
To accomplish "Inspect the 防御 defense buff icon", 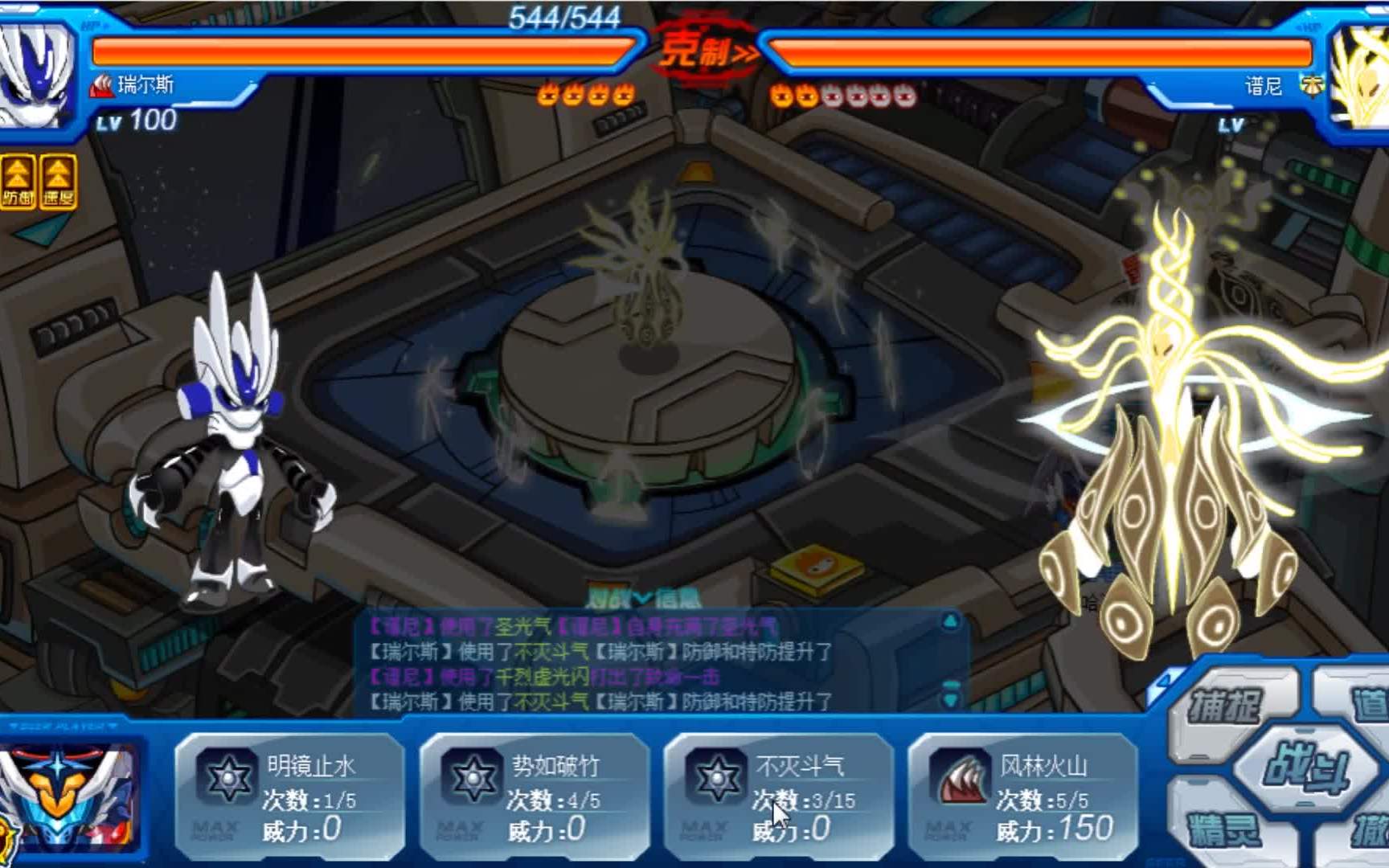I will coord(18,183).
